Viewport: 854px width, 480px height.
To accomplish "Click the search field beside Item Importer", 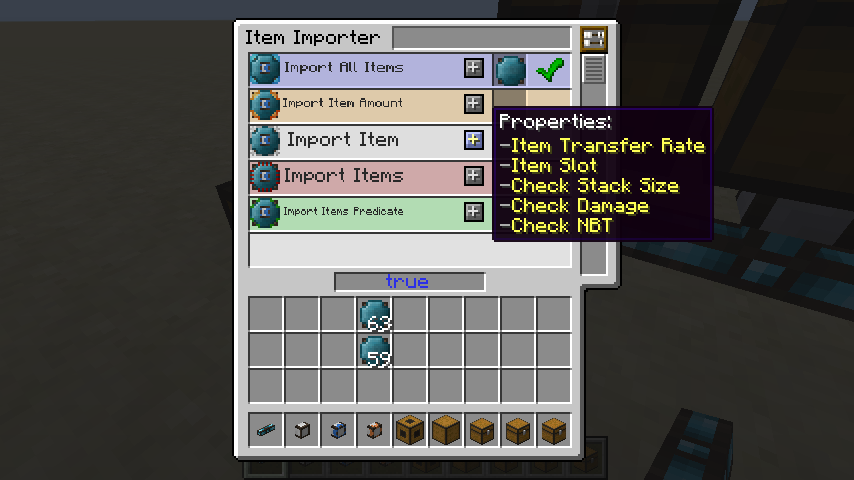I will 484,38.
